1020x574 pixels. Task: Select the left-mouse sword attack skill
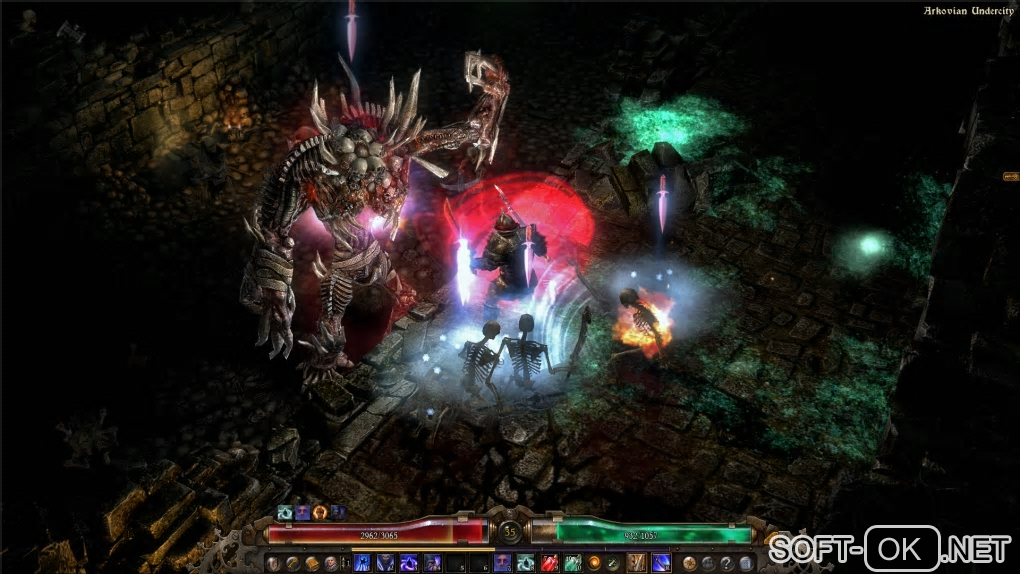tap(635, 563)
